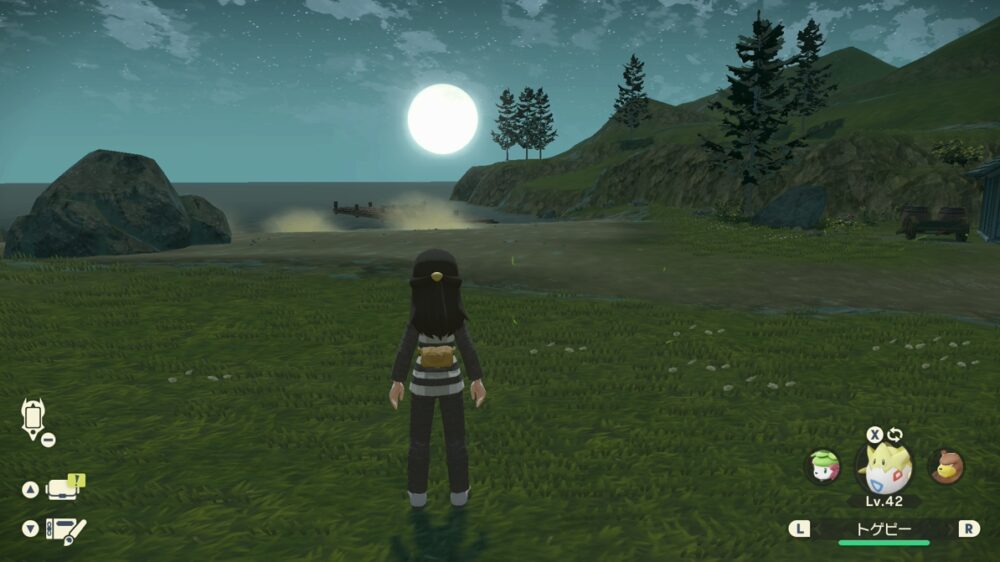Click the トゲピー name label
Viewport: 1000px width, 562px height.
883,528
